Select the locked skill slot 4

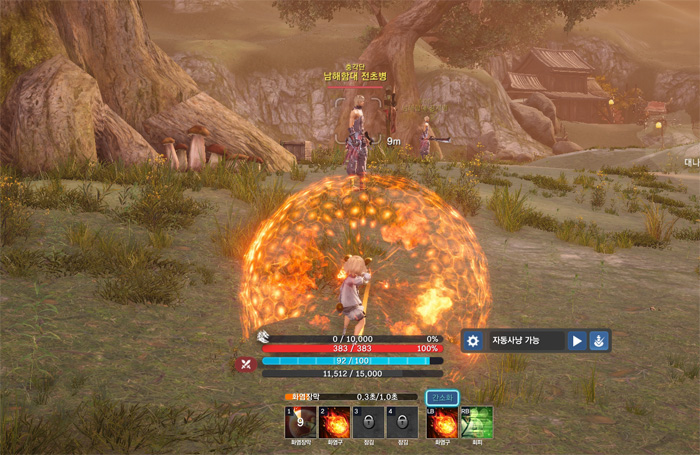[x=402, y=422]
